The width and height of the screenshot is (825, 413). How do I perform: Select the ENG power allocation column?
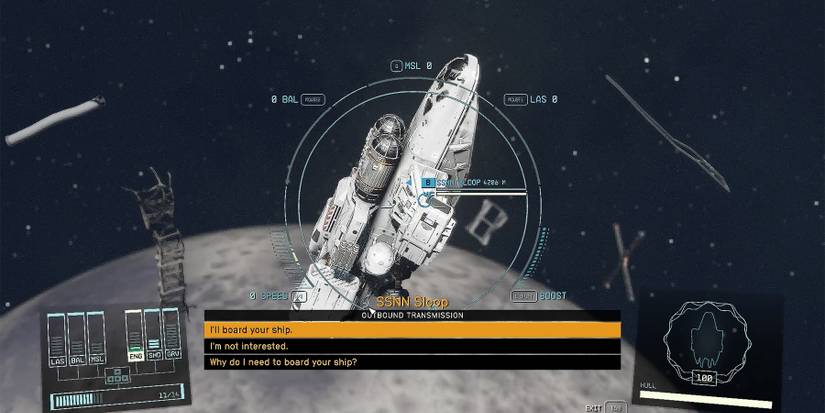134,339
